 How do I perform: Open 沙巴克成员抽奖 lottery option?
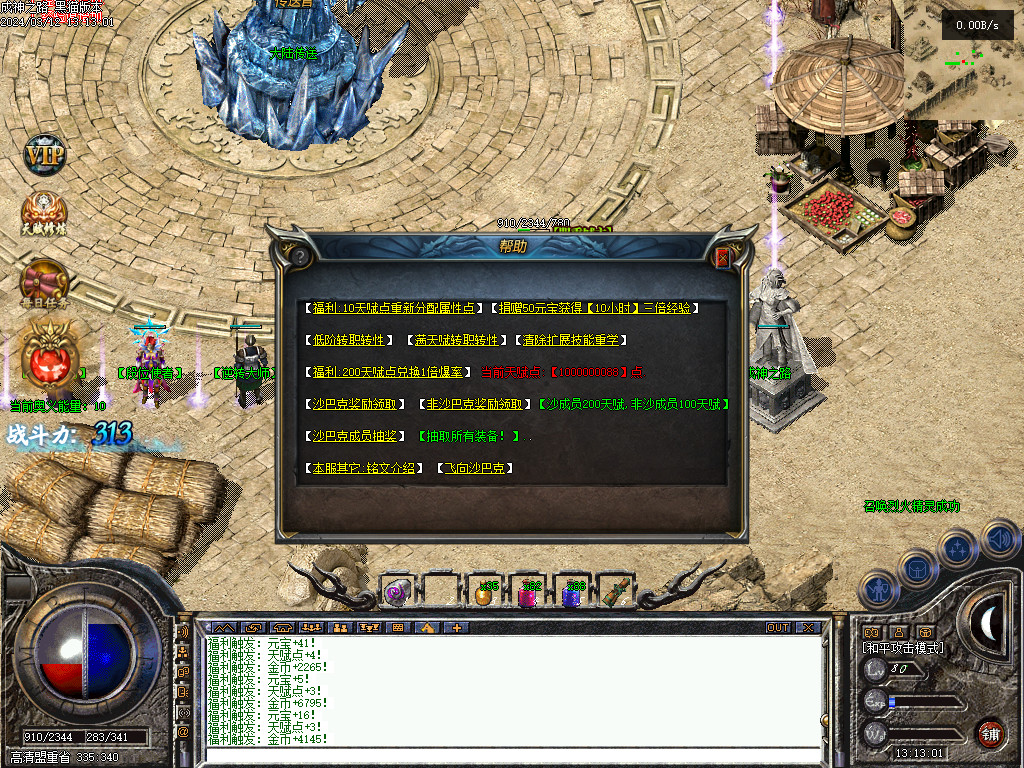coord(355,436)
